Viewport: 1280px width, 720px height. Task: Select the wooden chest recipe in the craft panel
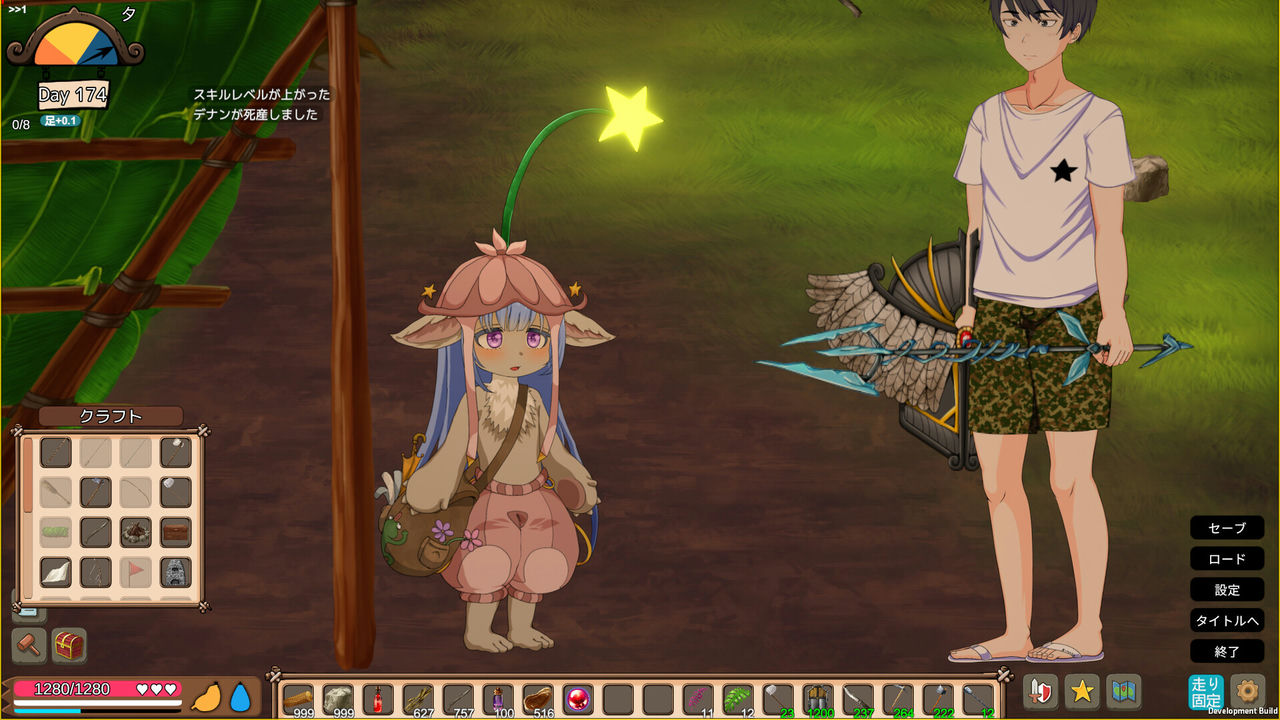[176, 531]
